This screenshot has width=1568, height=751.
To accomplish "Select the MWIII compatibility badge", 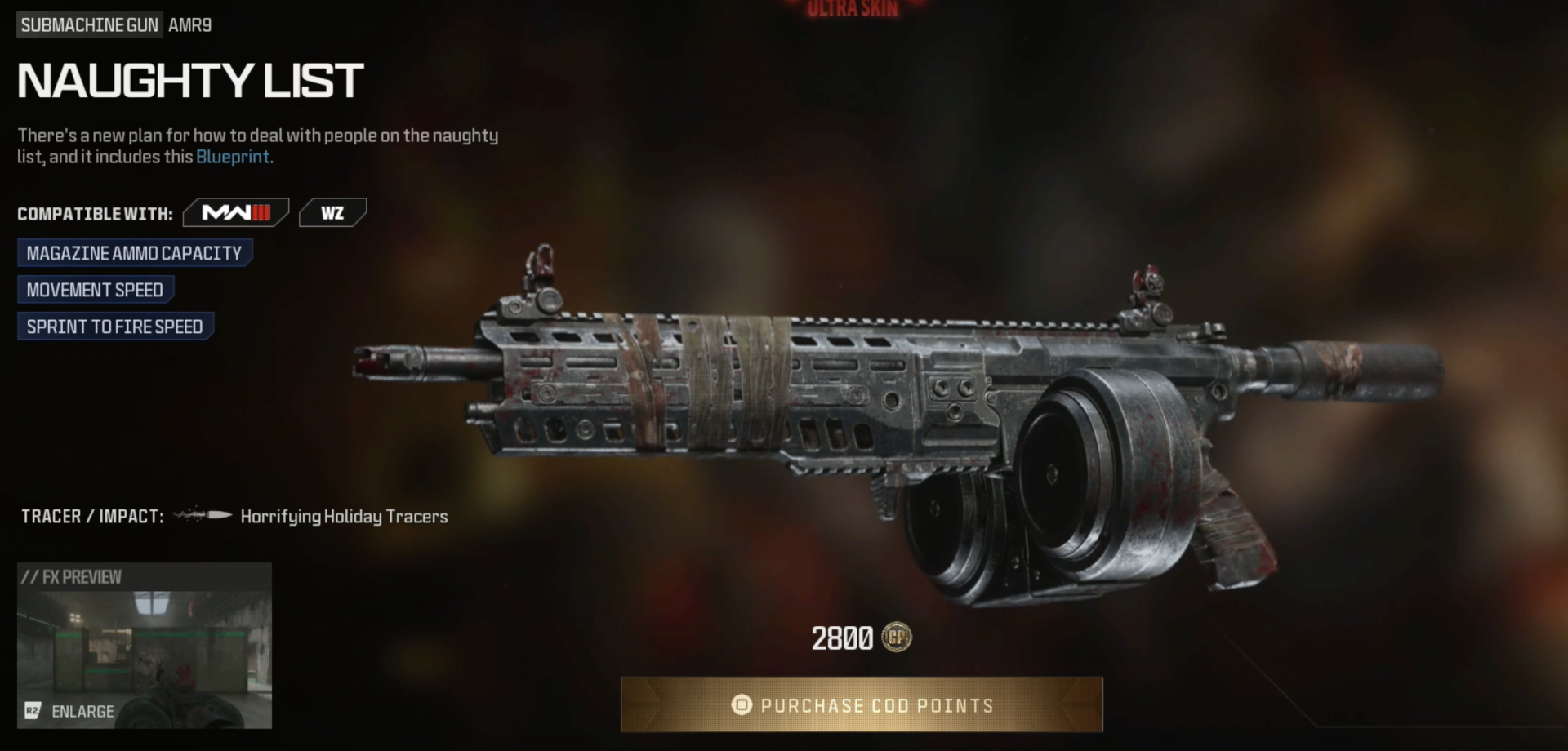I will pyautogui.click(x=236, y=212).
